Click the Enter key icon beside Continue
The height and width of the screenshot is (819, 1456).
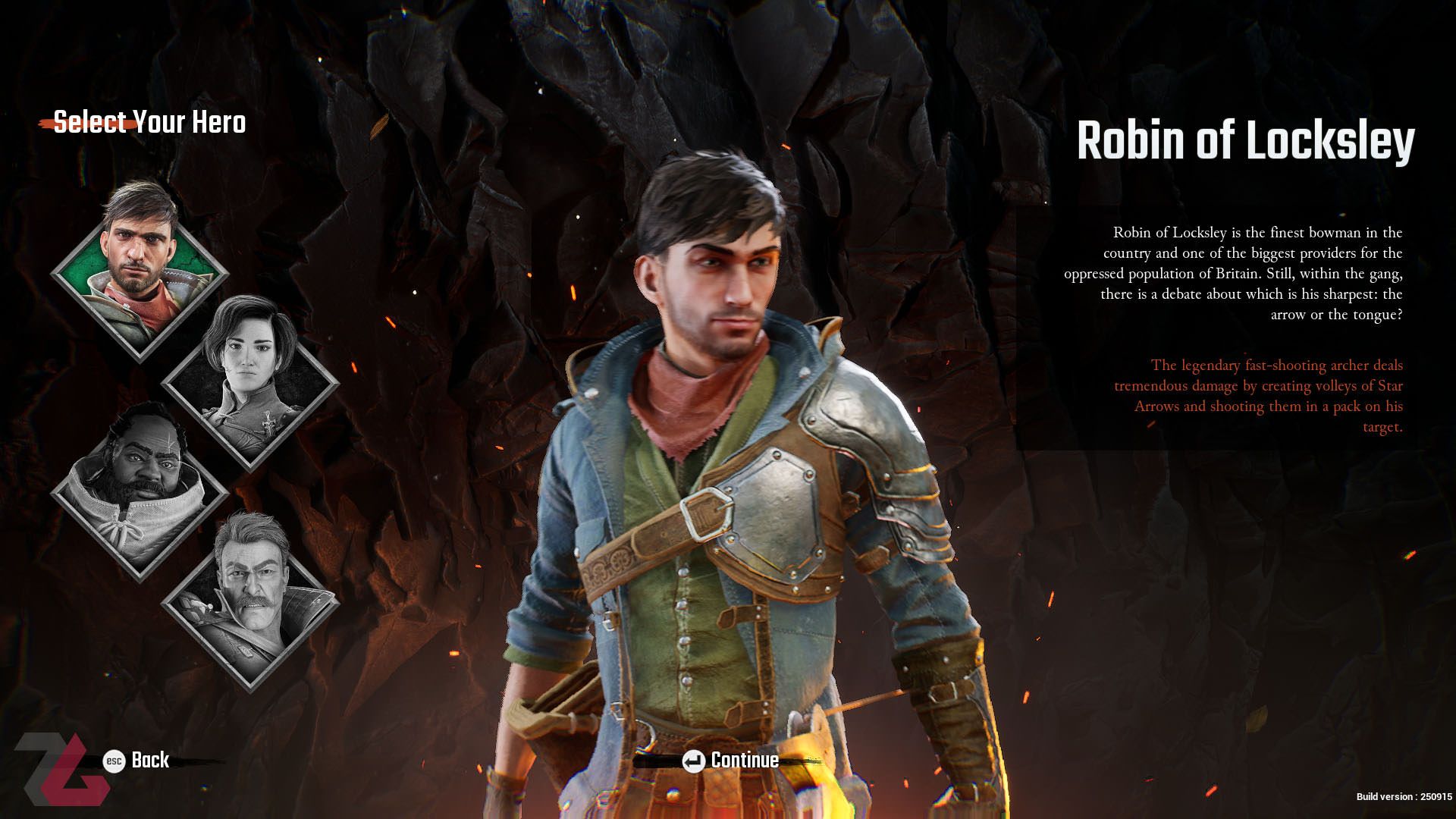point(693,761)
